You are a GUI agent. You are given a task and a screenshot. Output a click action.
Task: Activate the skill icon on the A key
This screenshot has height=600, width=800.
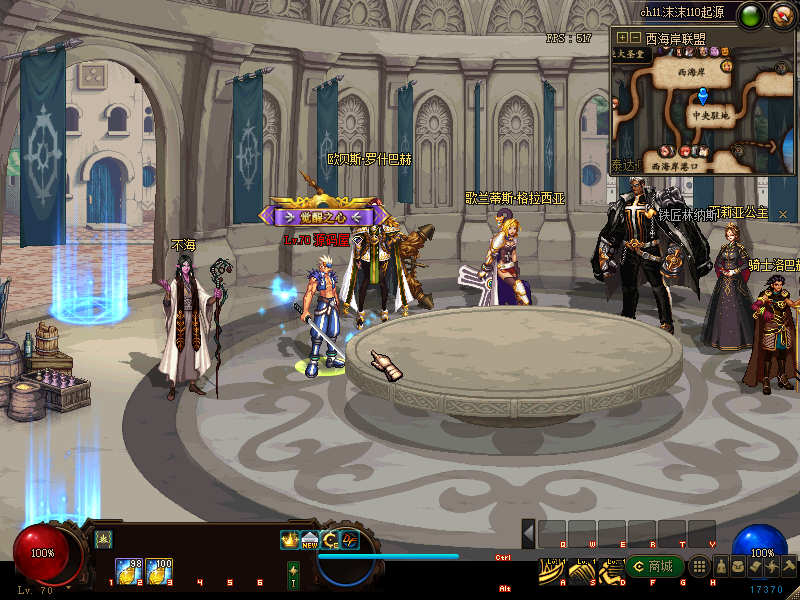tap(551, 570)
